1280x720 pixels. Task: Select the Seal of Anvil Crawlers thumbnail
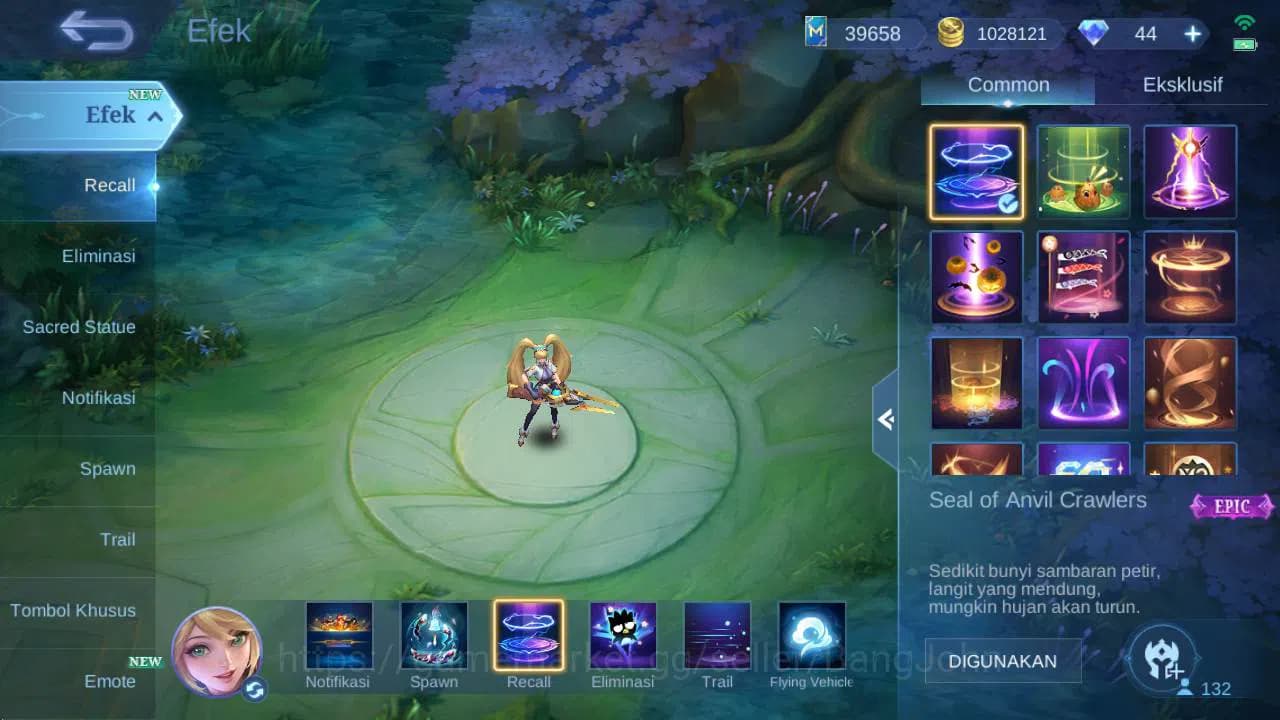976,172
